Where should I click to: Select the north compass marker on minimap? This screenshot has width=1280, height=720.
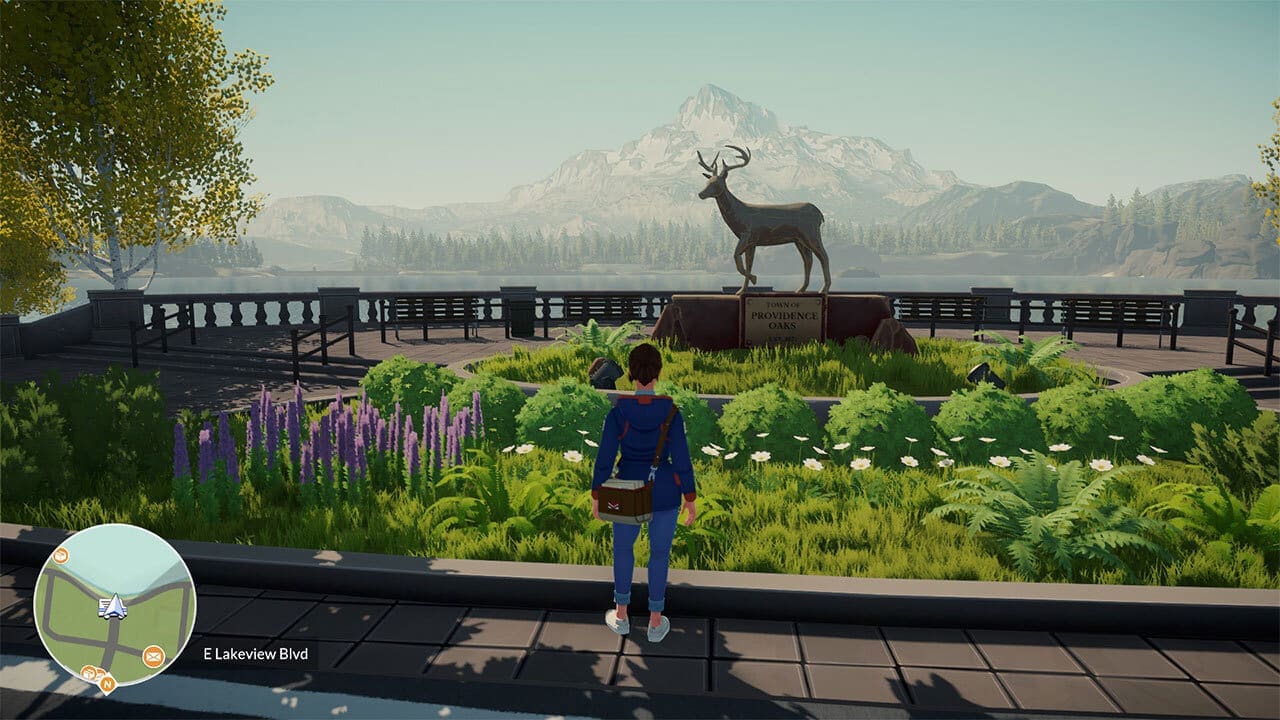pos(106,684)
